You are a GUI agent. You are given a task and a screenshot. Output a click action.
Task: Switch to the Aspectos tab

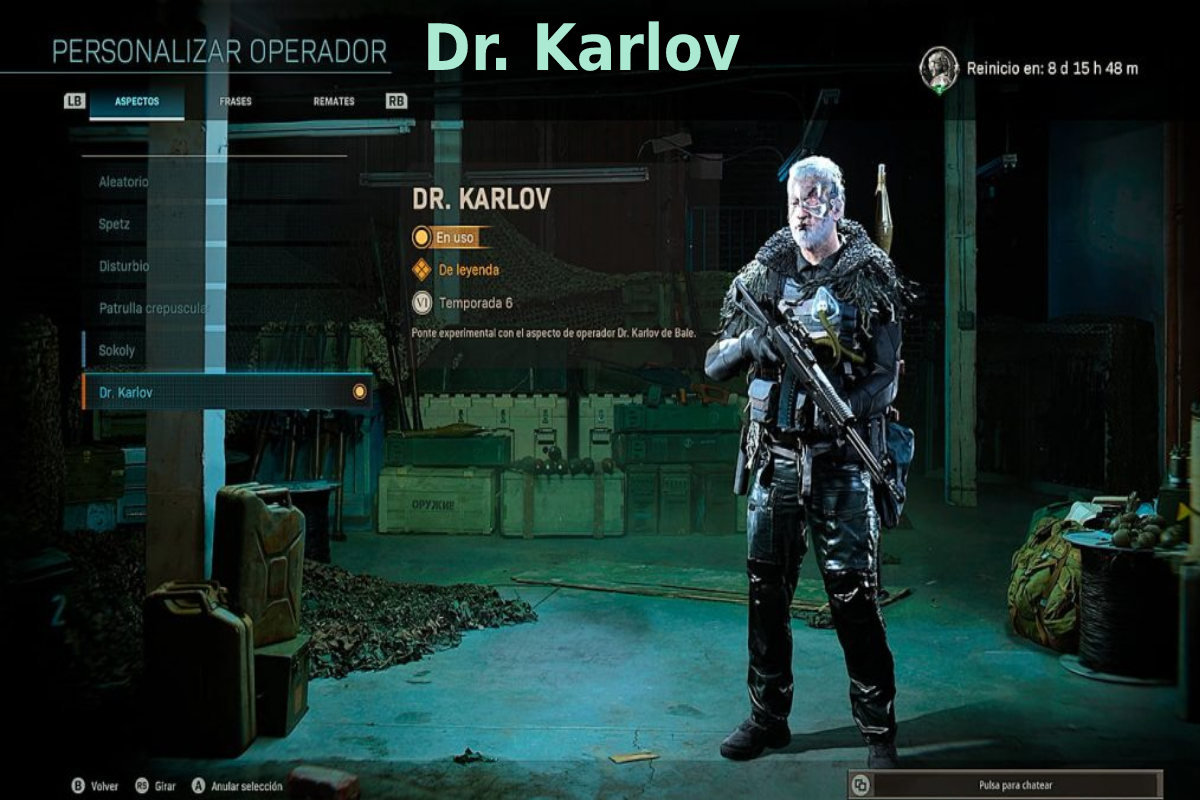[136, 101]
